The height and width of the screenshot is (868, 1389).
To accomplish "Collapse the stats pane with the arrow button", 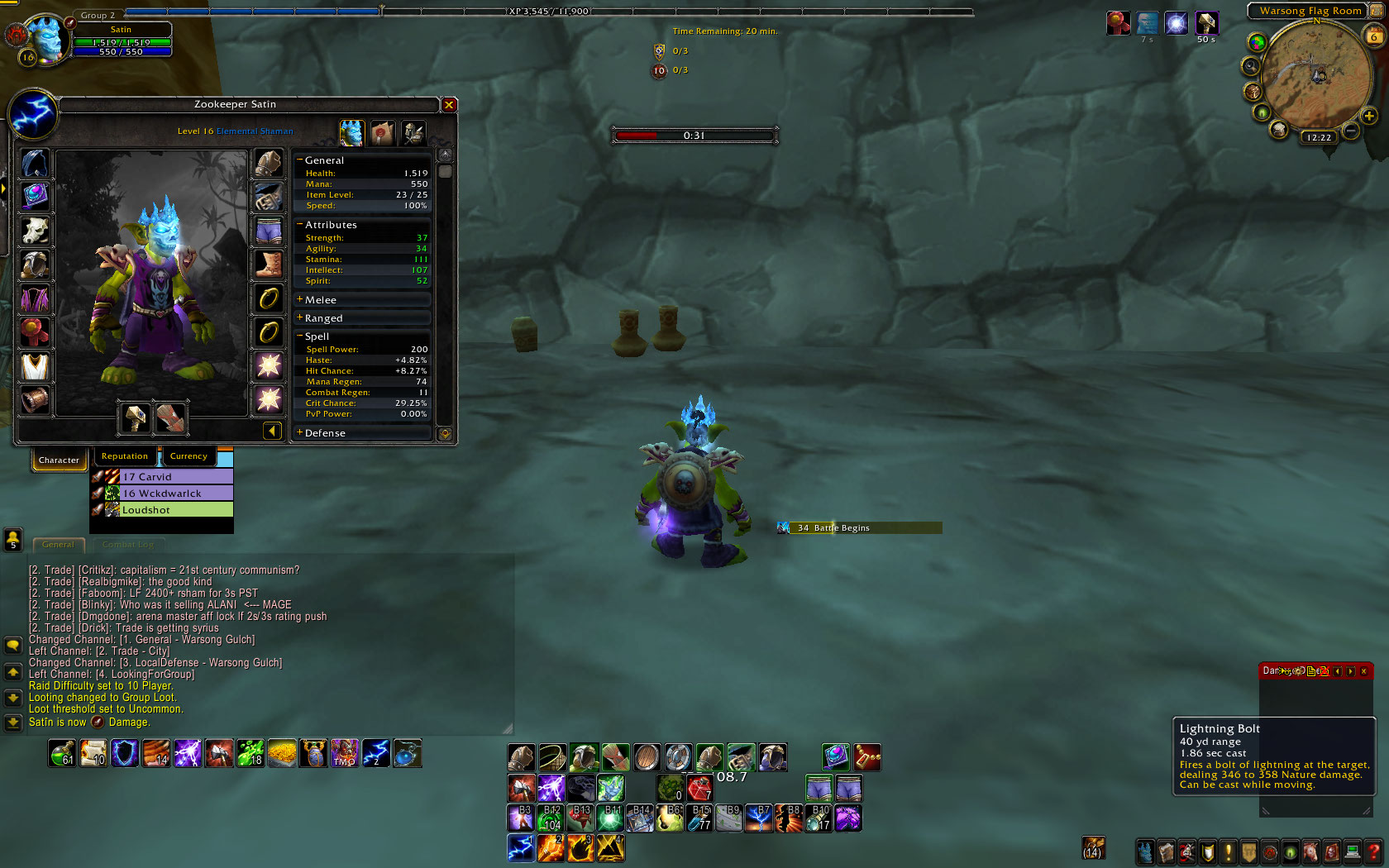I will [x=272, y=430].
